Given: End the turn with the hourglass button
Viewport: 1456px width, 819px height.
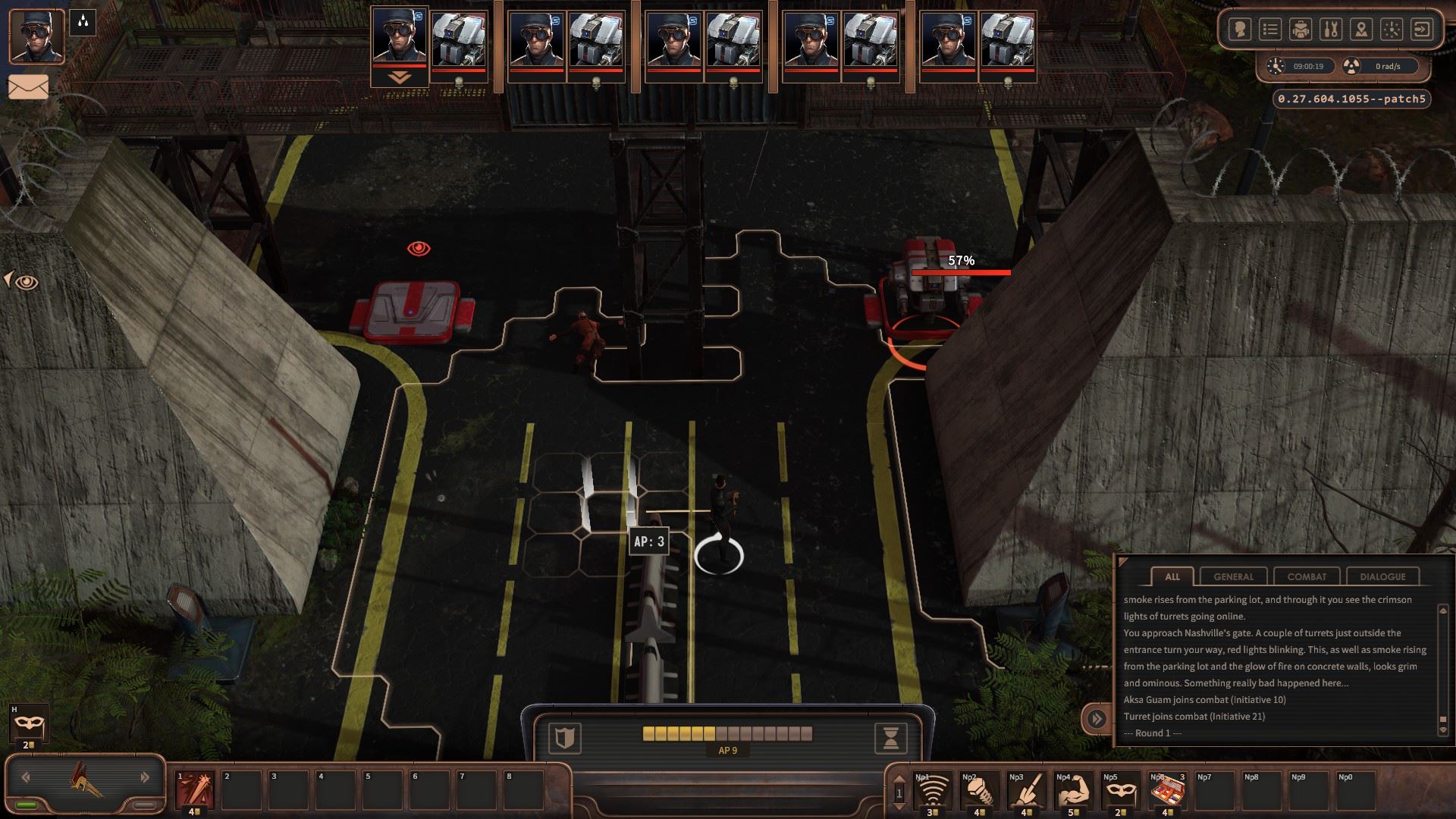Looking at the screenshot, I should (891, 737).
